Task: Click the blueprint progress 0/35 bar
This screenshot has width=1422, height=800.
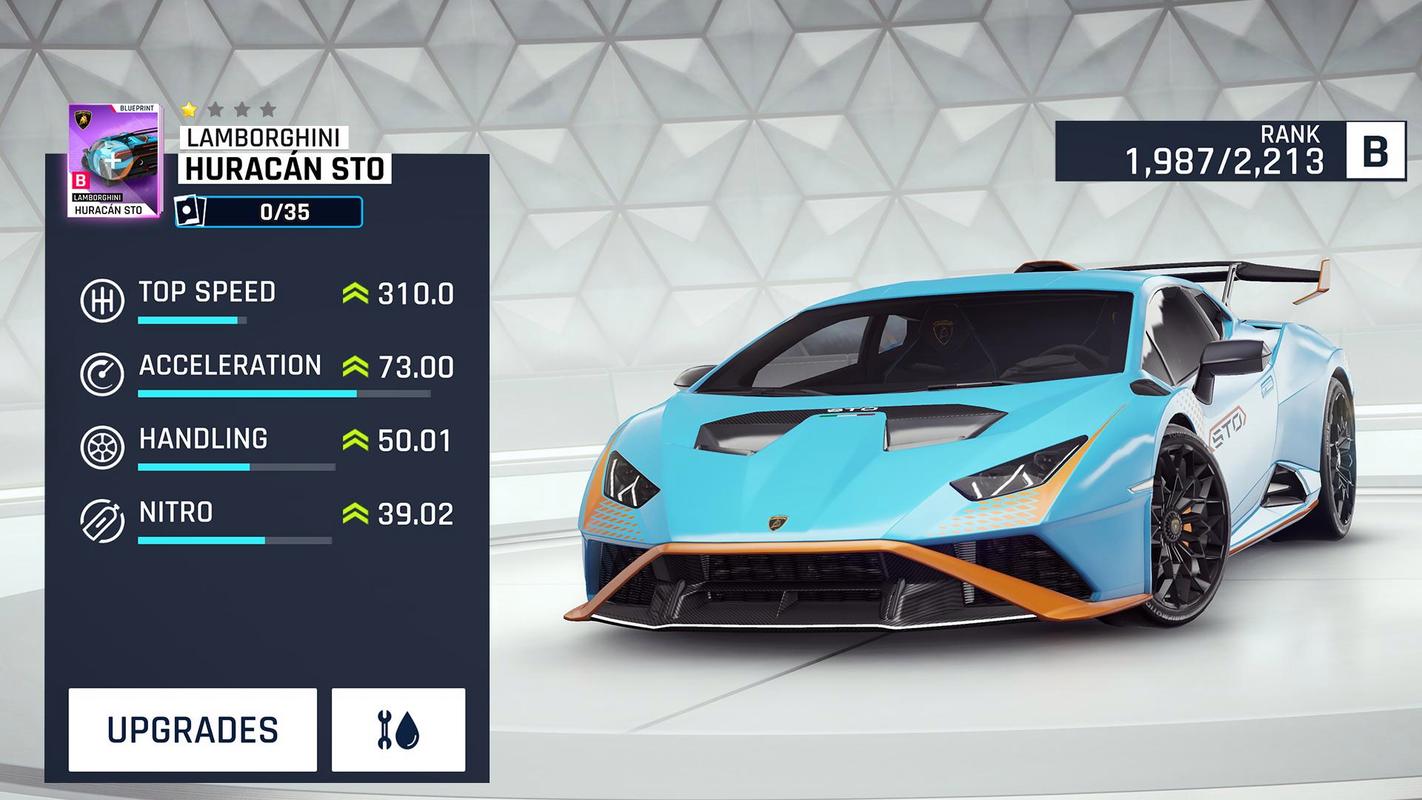Action: click(269, 212)
